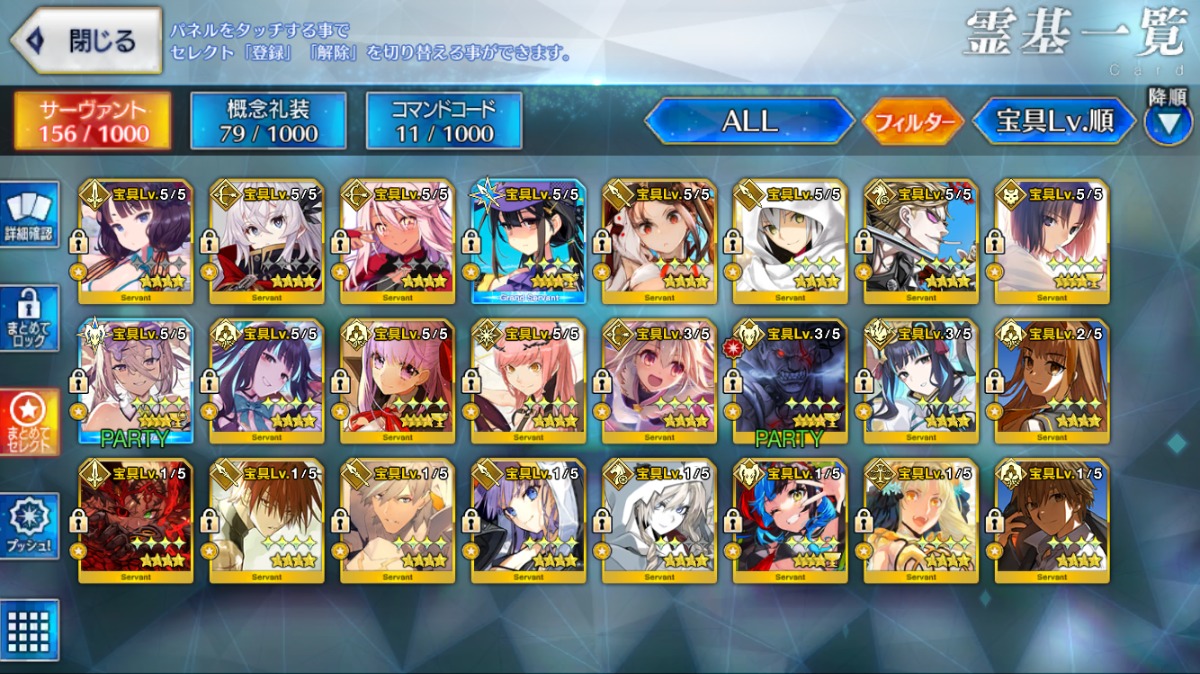This screenshot has height=674, width=1200.
Task: Change the grid layout view
Action: [x=29, y=630]
